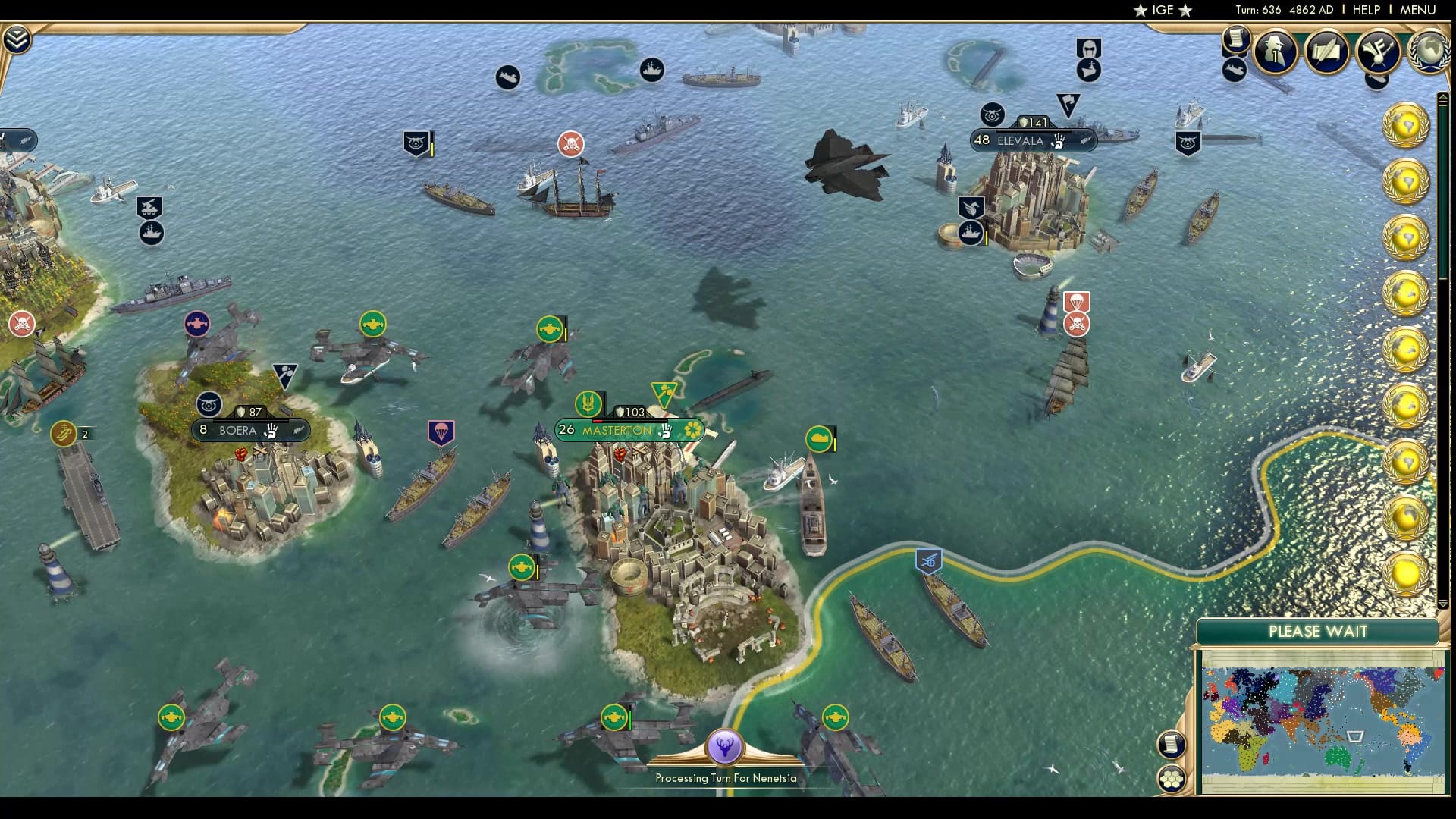The height and width of the screenshot is (819, 1456).
Task: Click HELP in the top bar
Action: (1365, 10)
